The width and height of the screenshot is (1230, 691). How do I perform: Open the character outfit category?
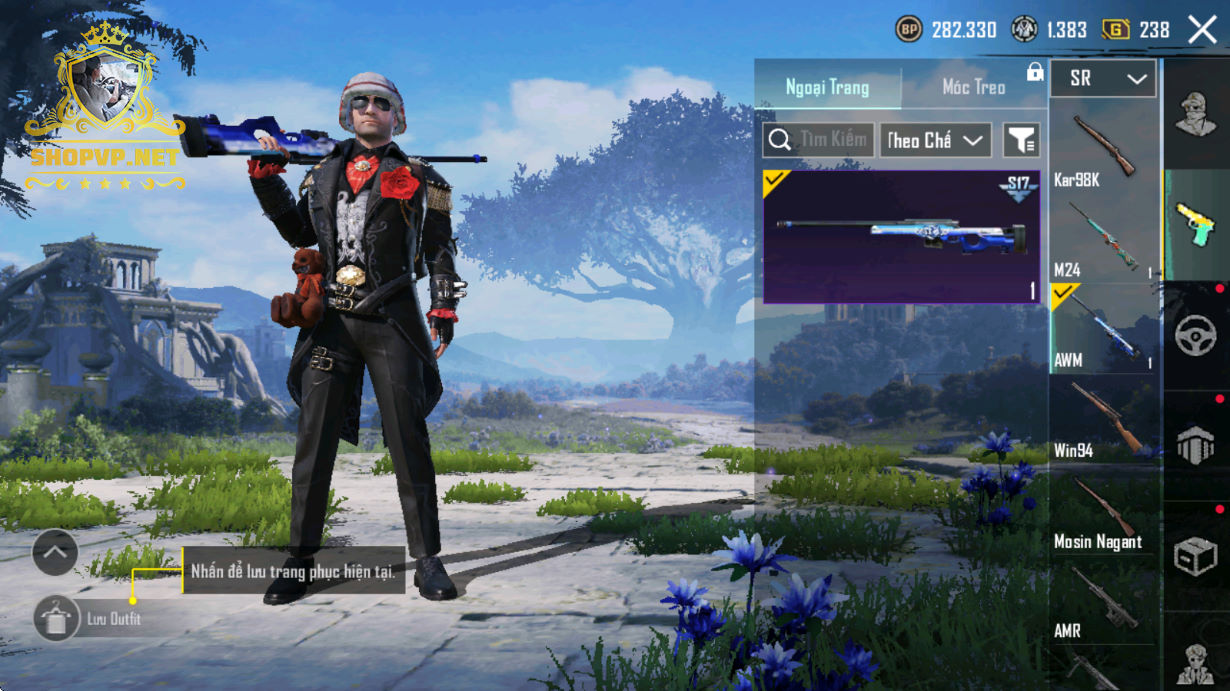pyautogui.click(x=1196, y=114)
